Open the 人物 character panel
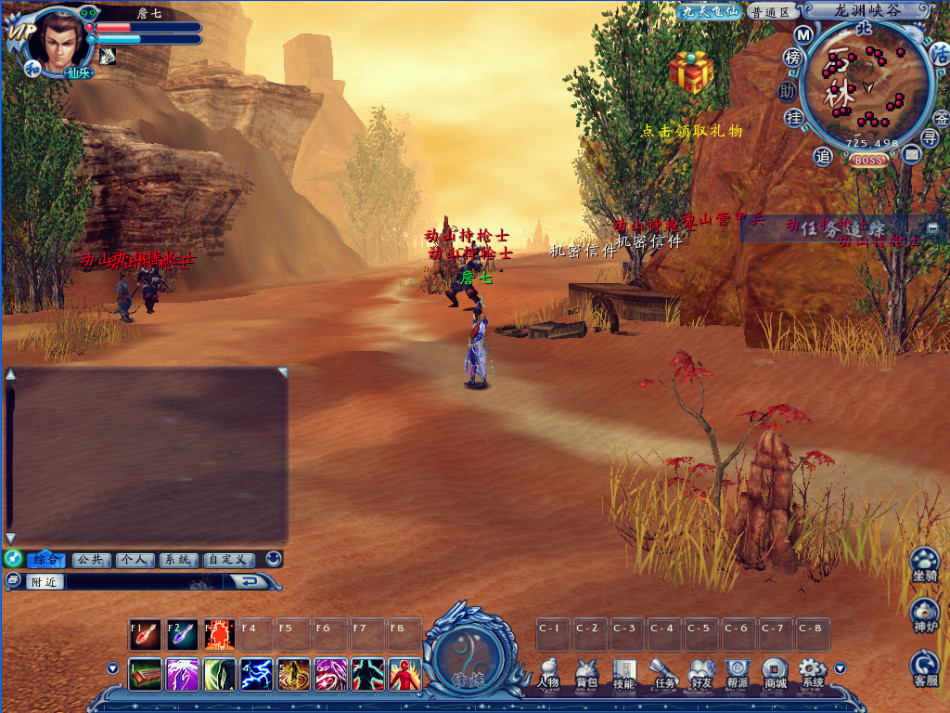 [548, 673]
